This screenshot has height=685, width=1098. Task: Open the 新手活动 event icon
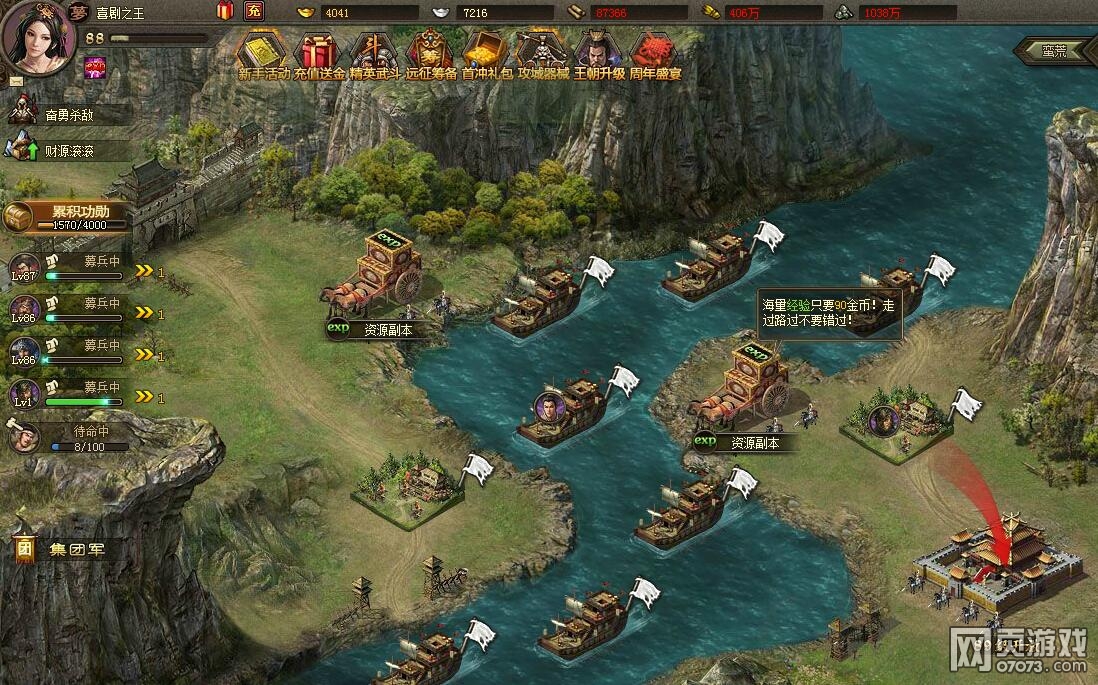coord(264,53)
